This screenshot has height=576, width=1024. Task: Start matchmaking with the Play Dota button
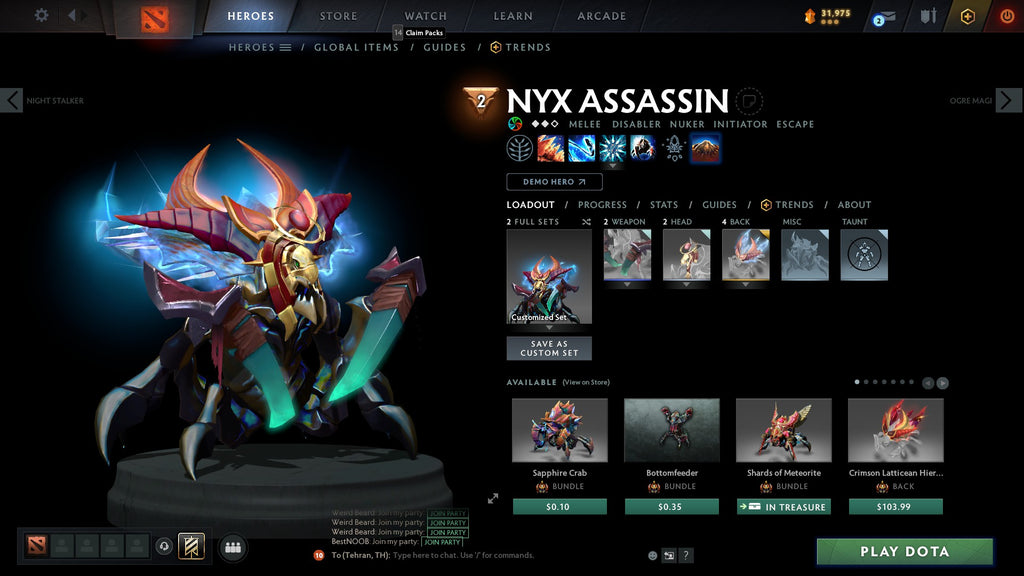tap(905, 551)
